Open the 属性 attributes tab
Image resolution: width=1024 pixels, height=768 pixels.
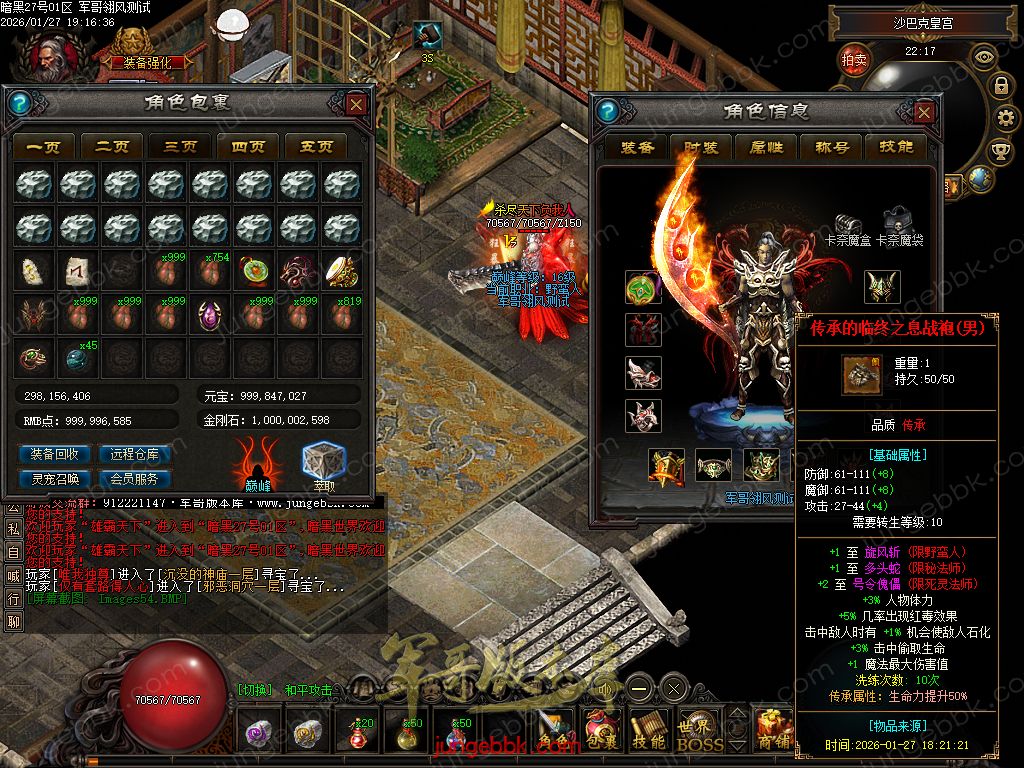tap(766, 147)
